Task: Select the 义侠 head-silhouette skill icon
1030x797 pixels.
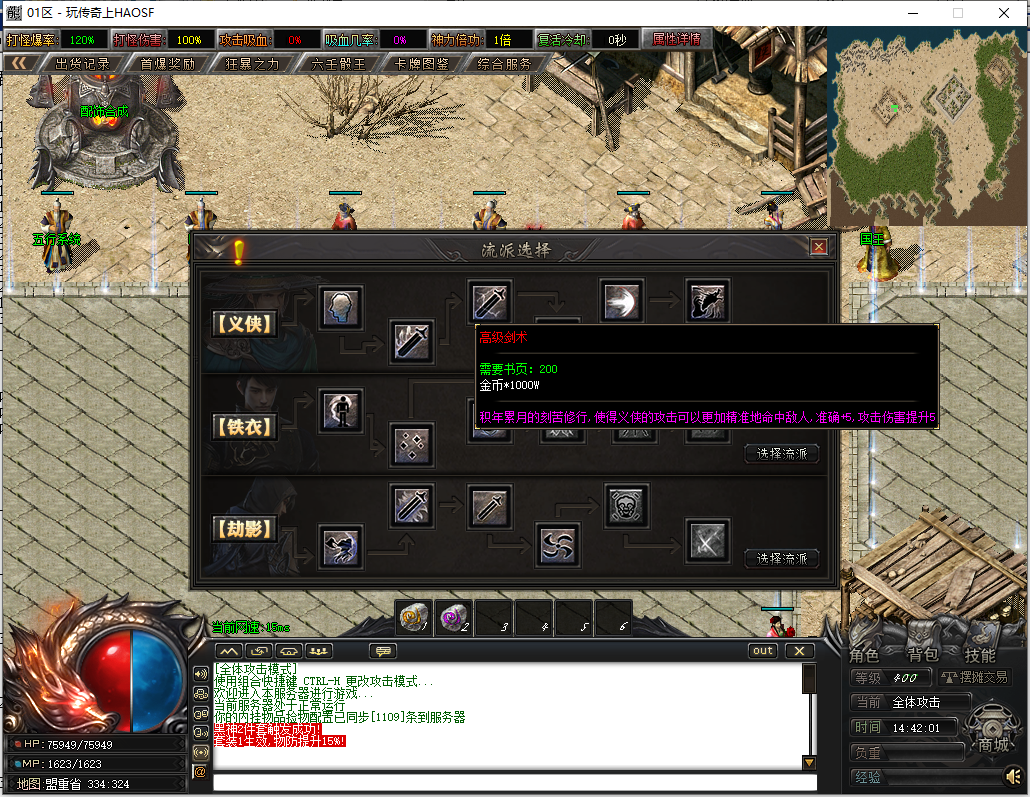Action: tap(340, 307)
